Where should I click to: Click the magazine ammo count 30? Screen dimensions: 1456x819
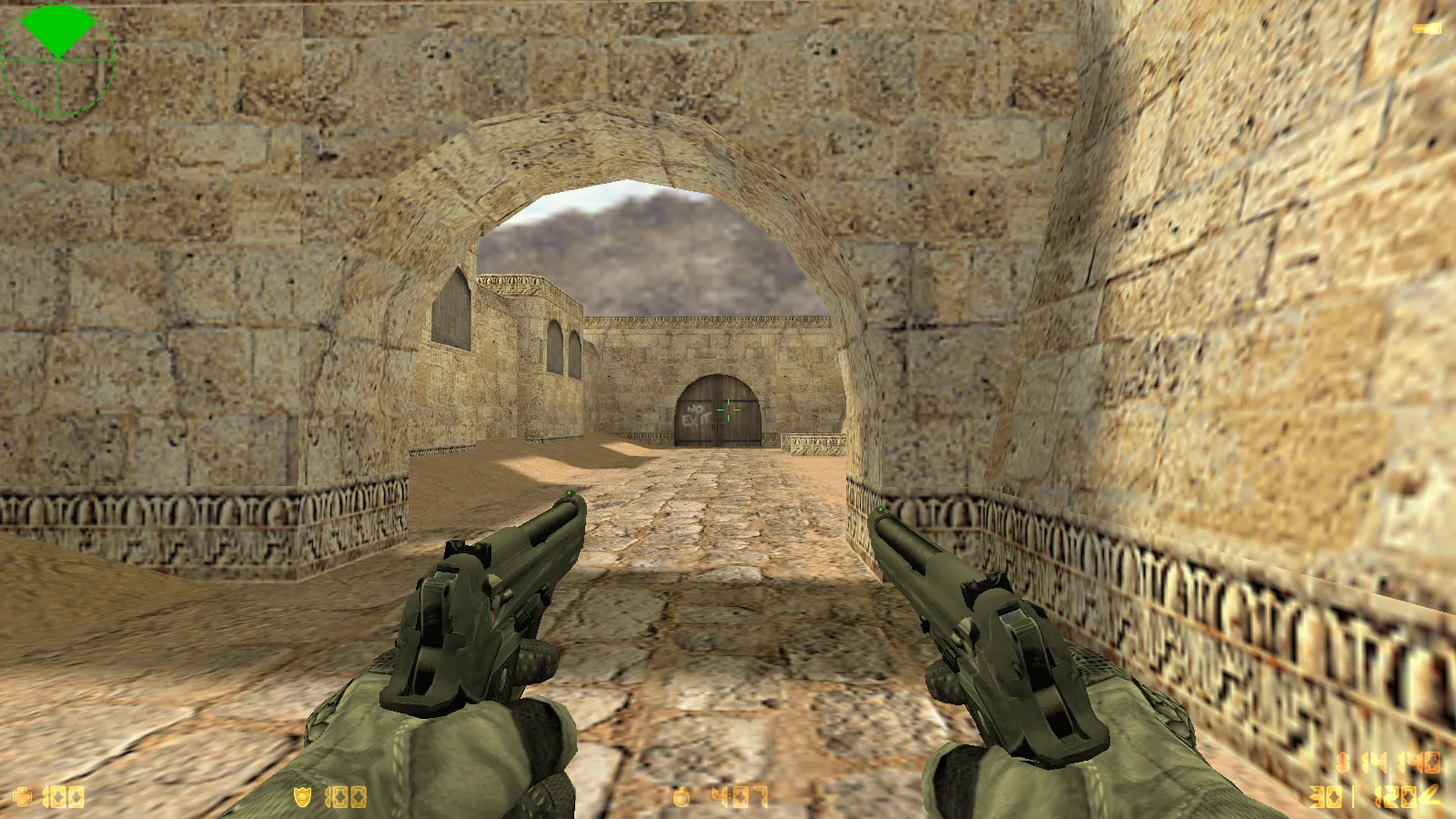point(1325,797)
